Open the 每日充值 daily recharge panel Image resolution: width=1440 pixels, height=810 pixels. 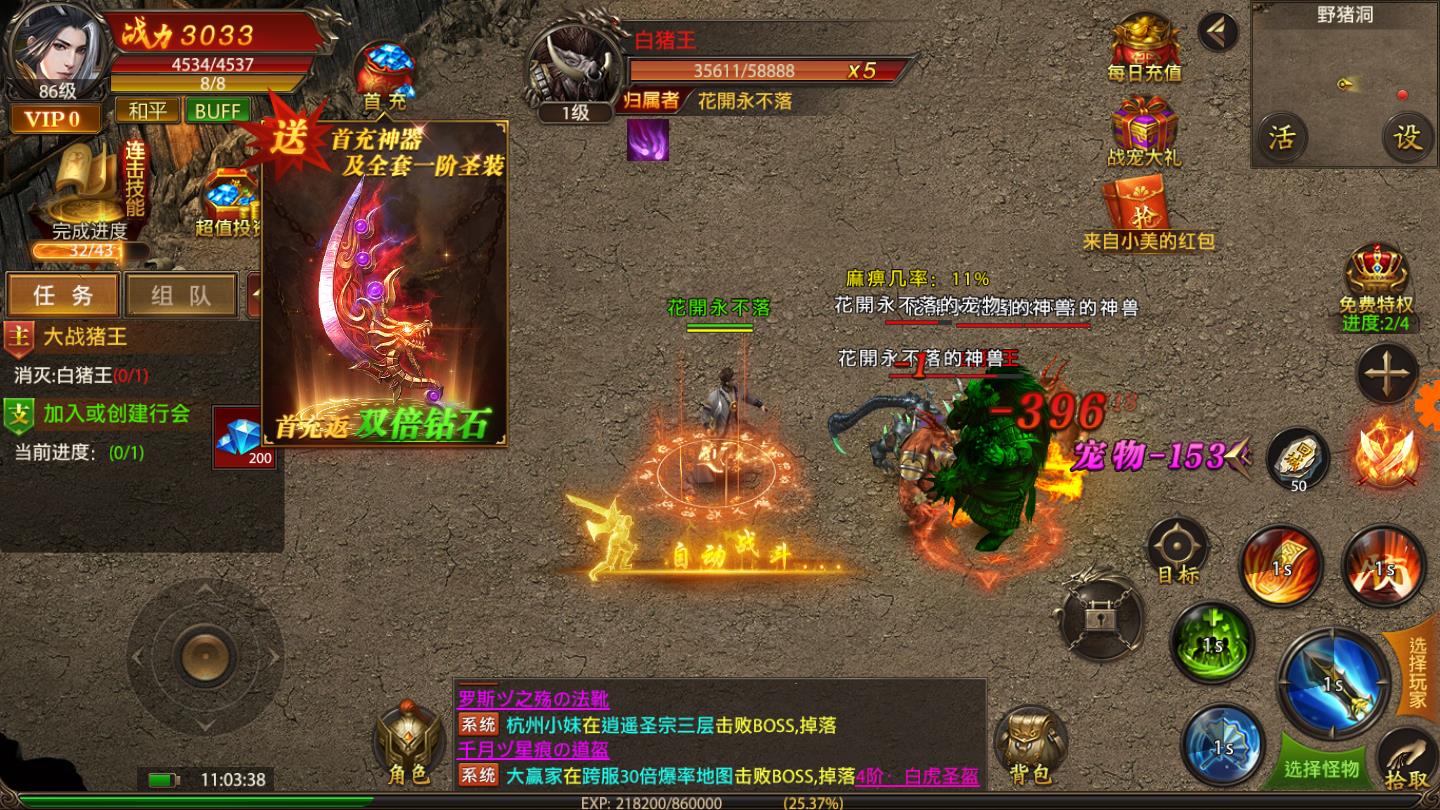click(1143, 45)
